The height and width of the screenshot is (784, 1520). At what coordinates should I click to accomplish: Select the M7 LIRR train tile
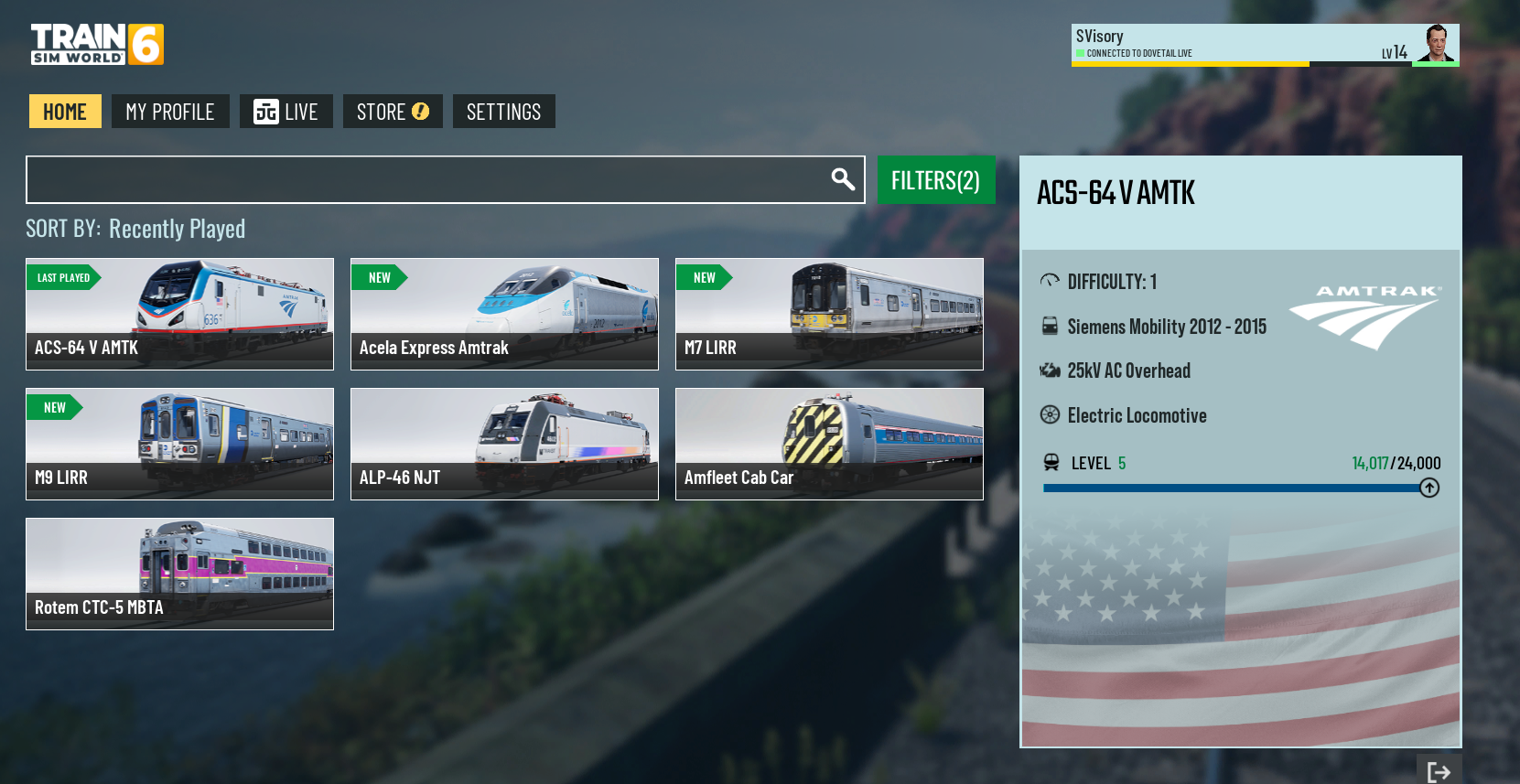pyautogui.click(x=829, y=314)
